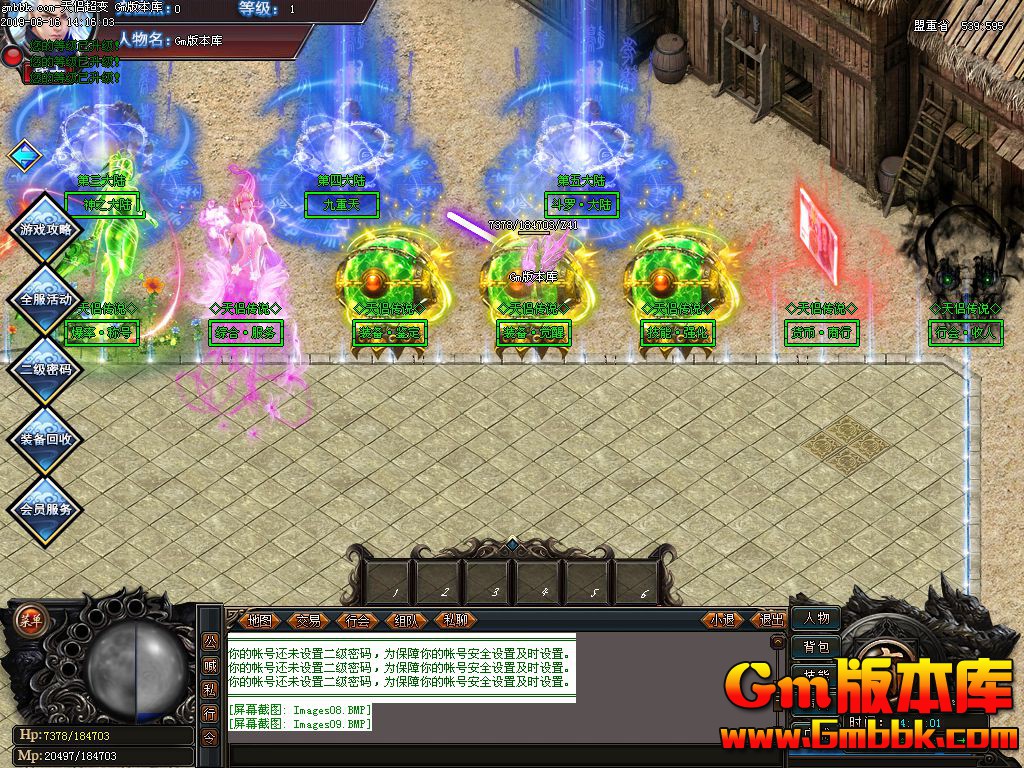Open the 全服活动 server events menu
Viewport: 1024px width, 768px height.
point(46,299)
